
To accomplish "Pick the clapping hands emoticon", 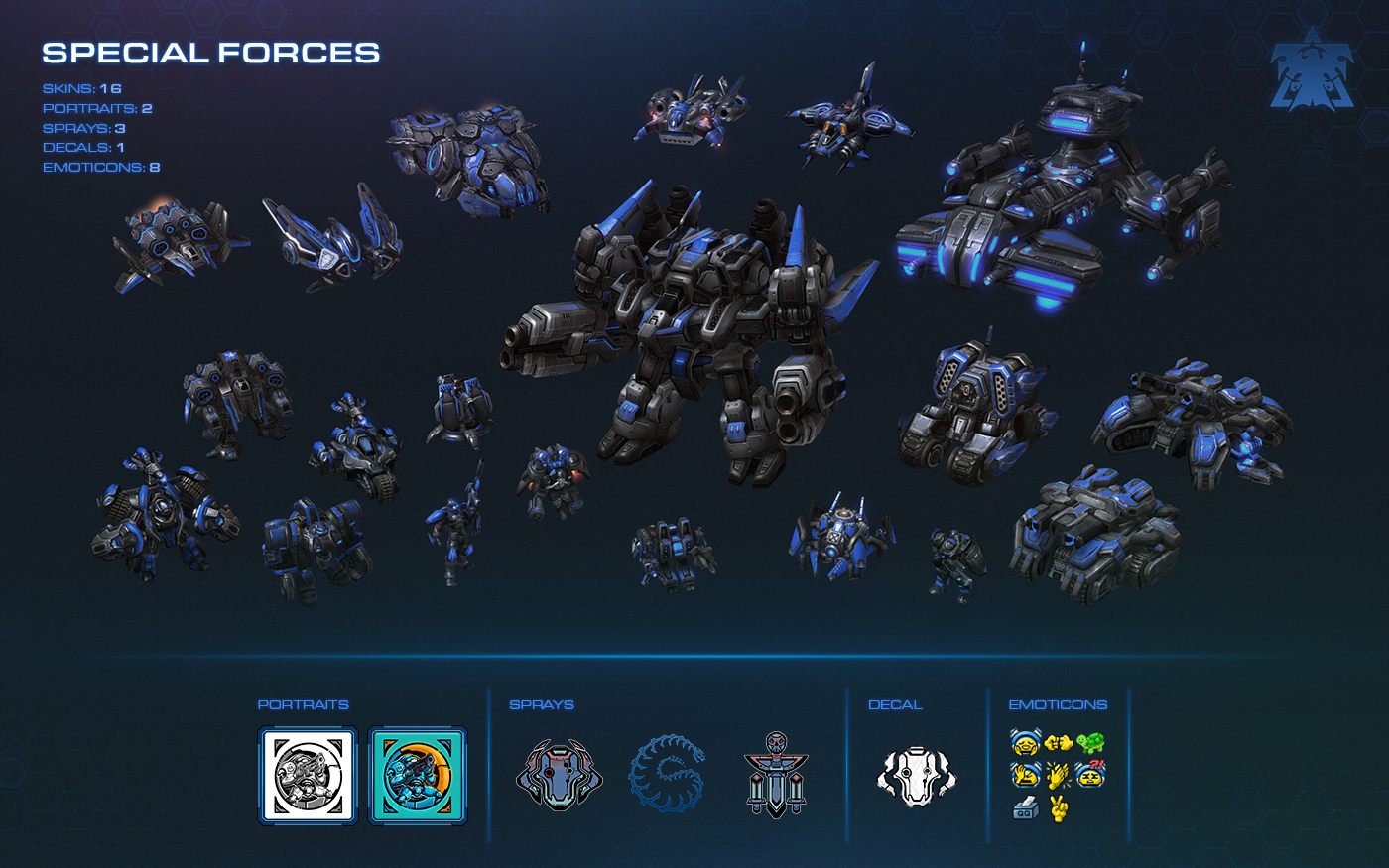I will coord(1059,775).
